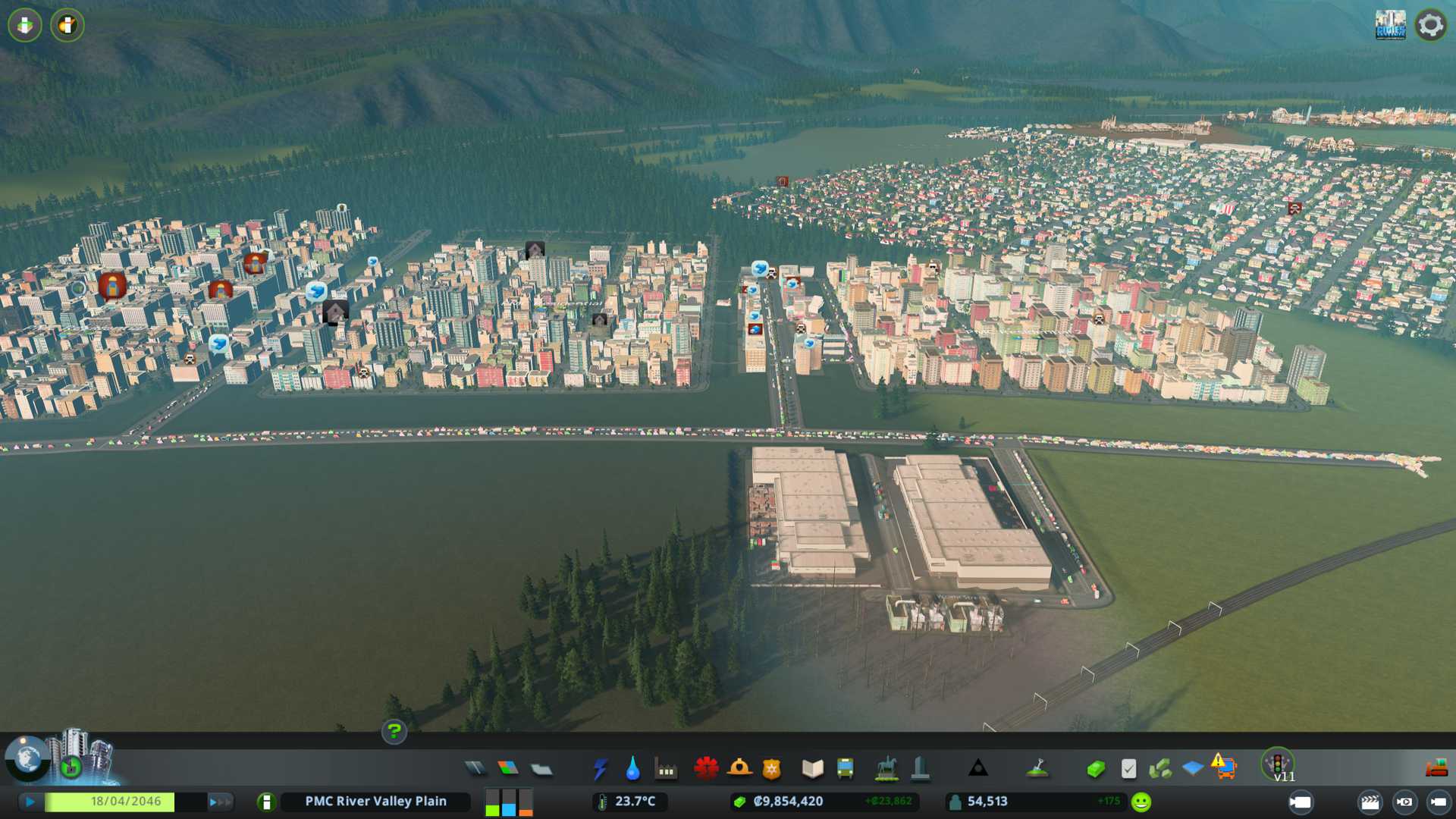This screenshot has width=1456, height=819.
Task: Open the citizen happiness smiley face
Action: (1141, 802)
